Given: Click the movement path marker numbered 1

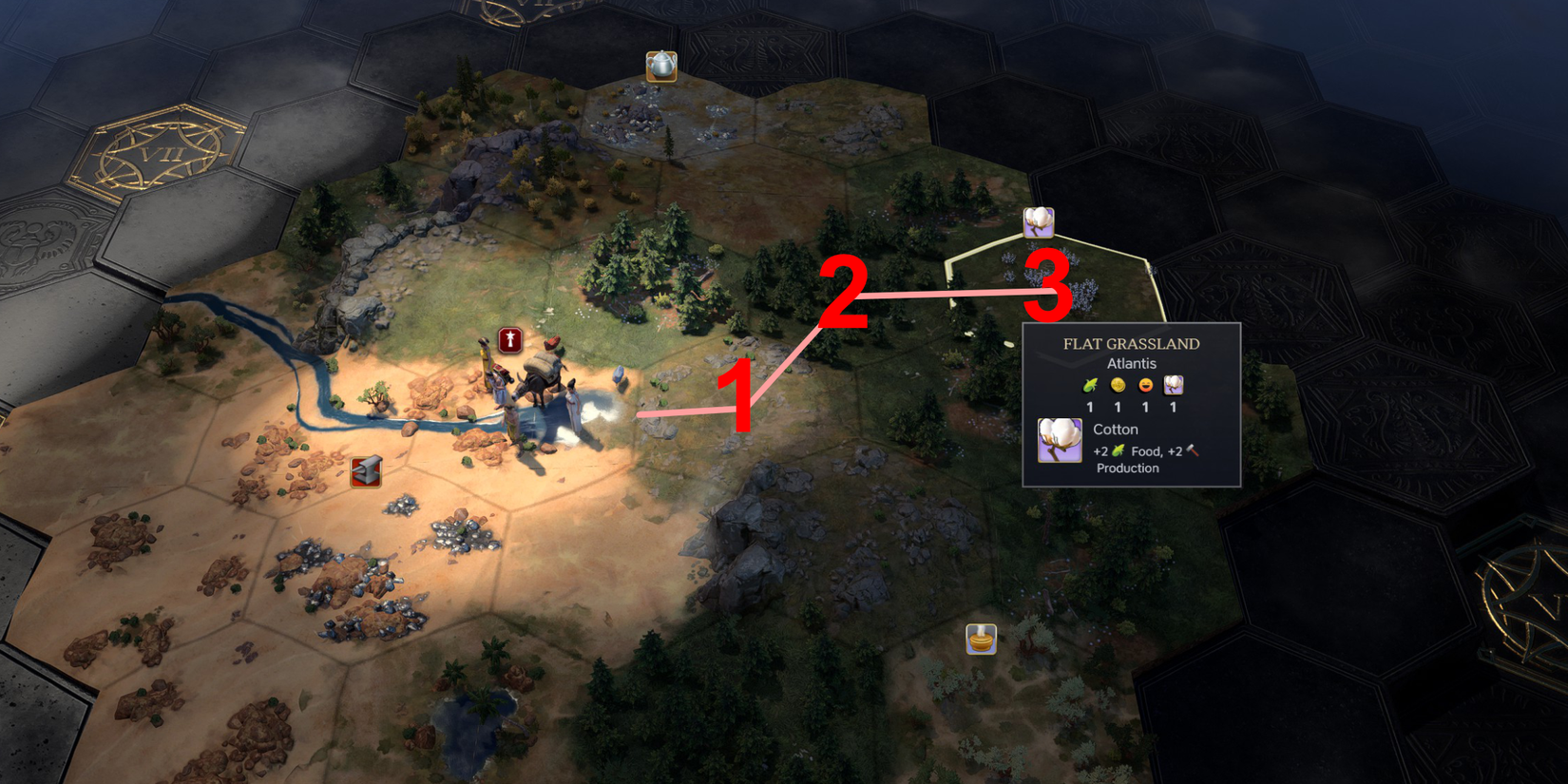Looking at the screenshot, I should (739, 394).
